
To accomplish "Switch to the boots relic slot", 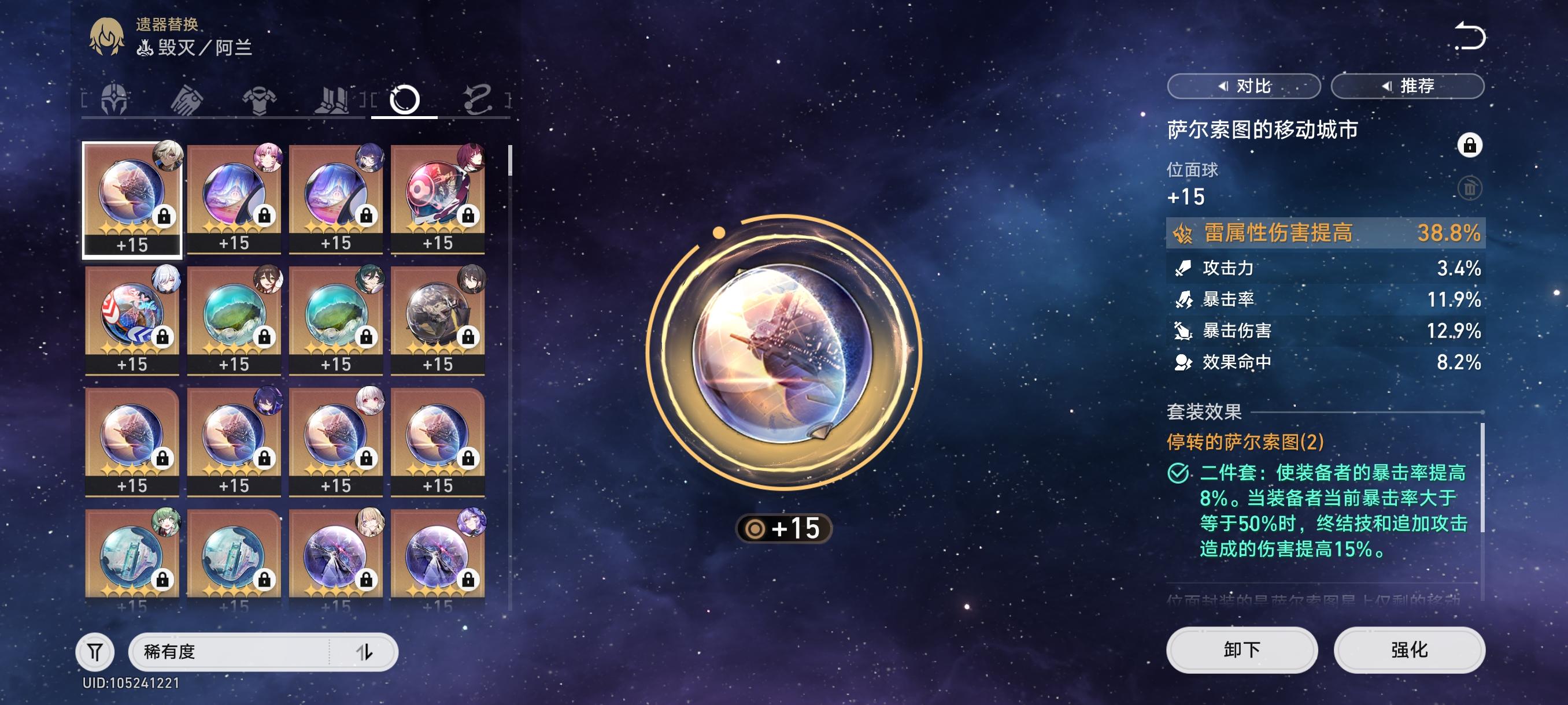I will pos(332,99).
